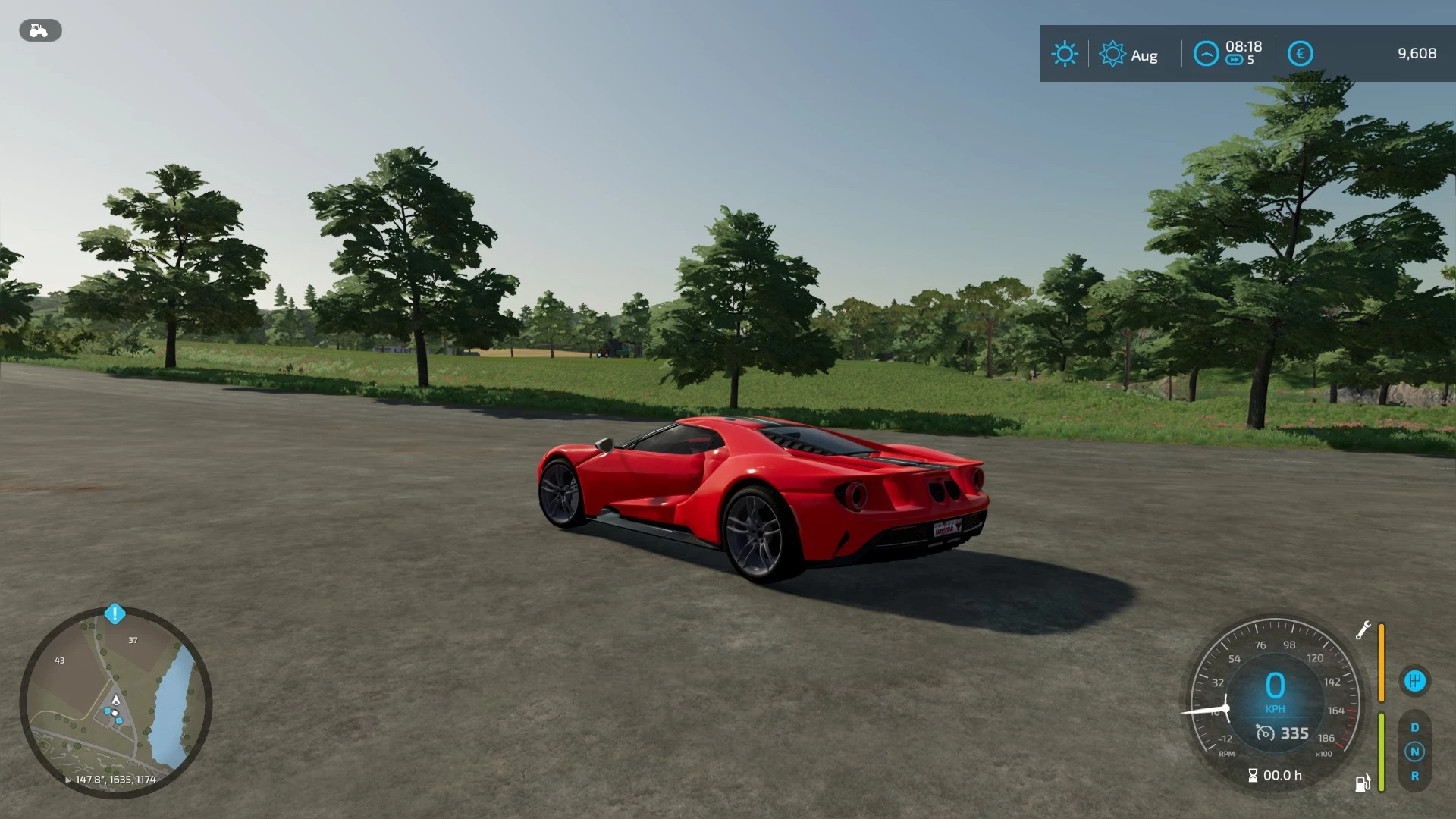1456x819 pixels.
Task: Click the Euro currency circle icon
Action: pos(1299,53)
